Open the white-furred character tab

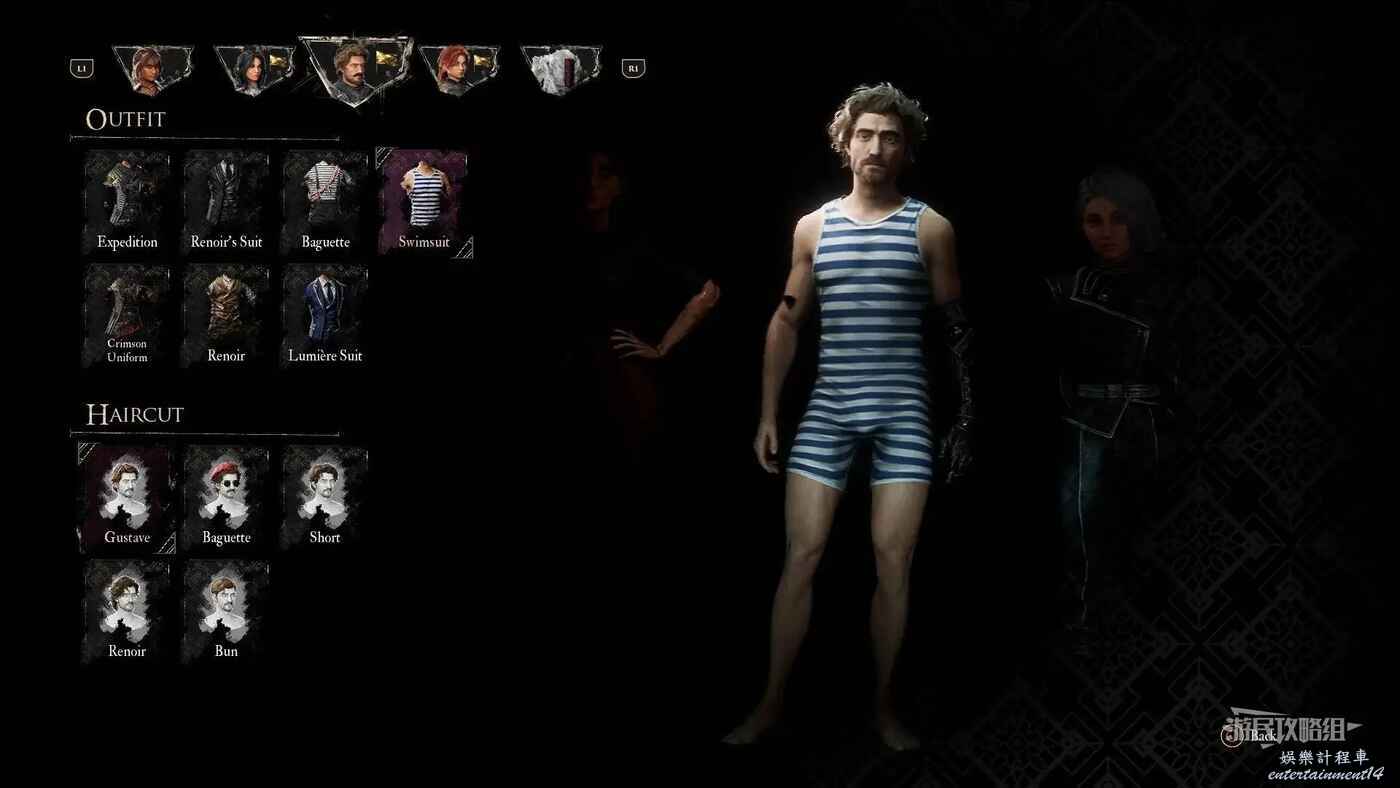[x=560, y=68]
